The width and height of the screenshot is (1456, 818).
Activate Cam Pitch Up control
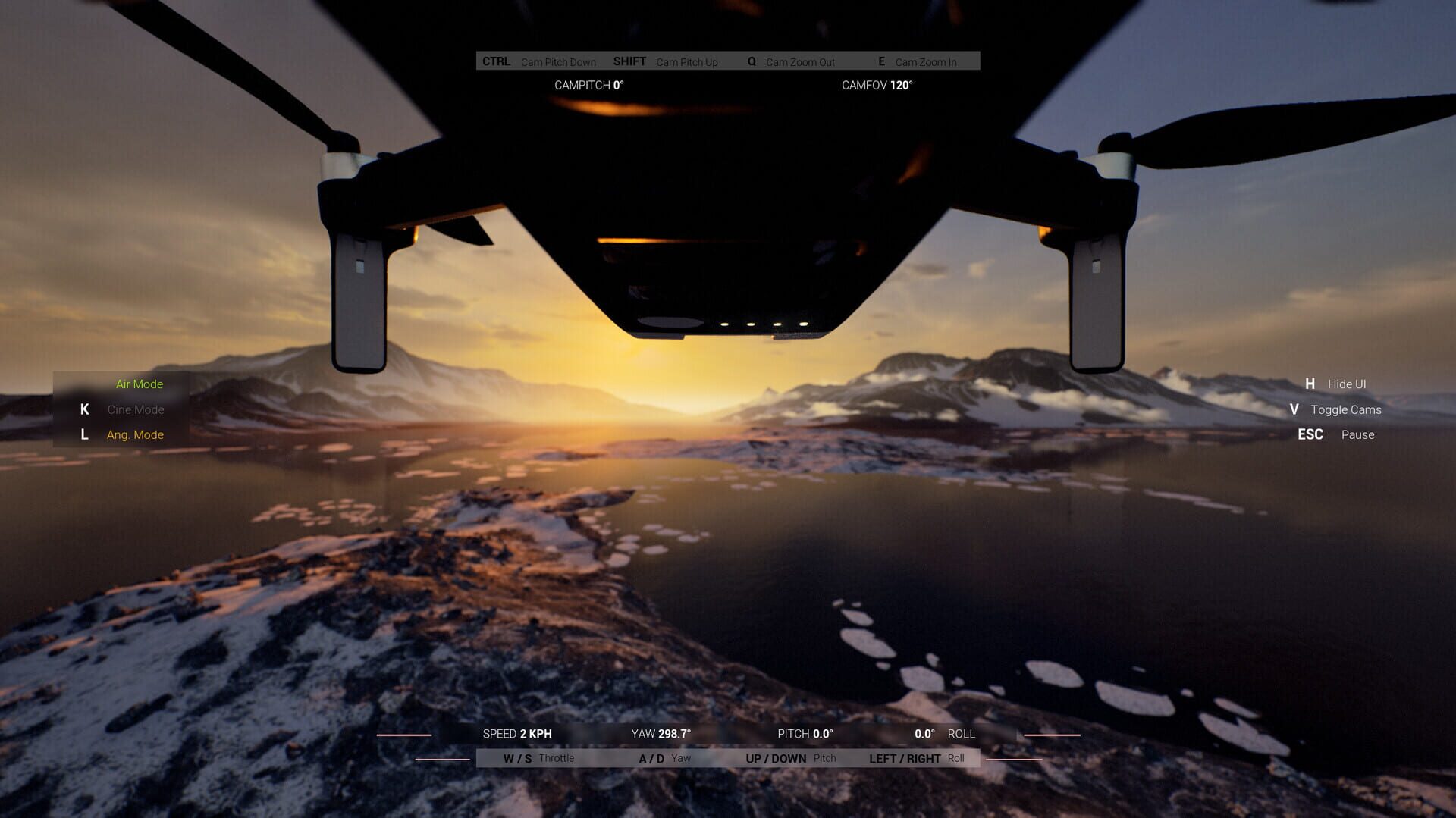(x=667, y=61)
